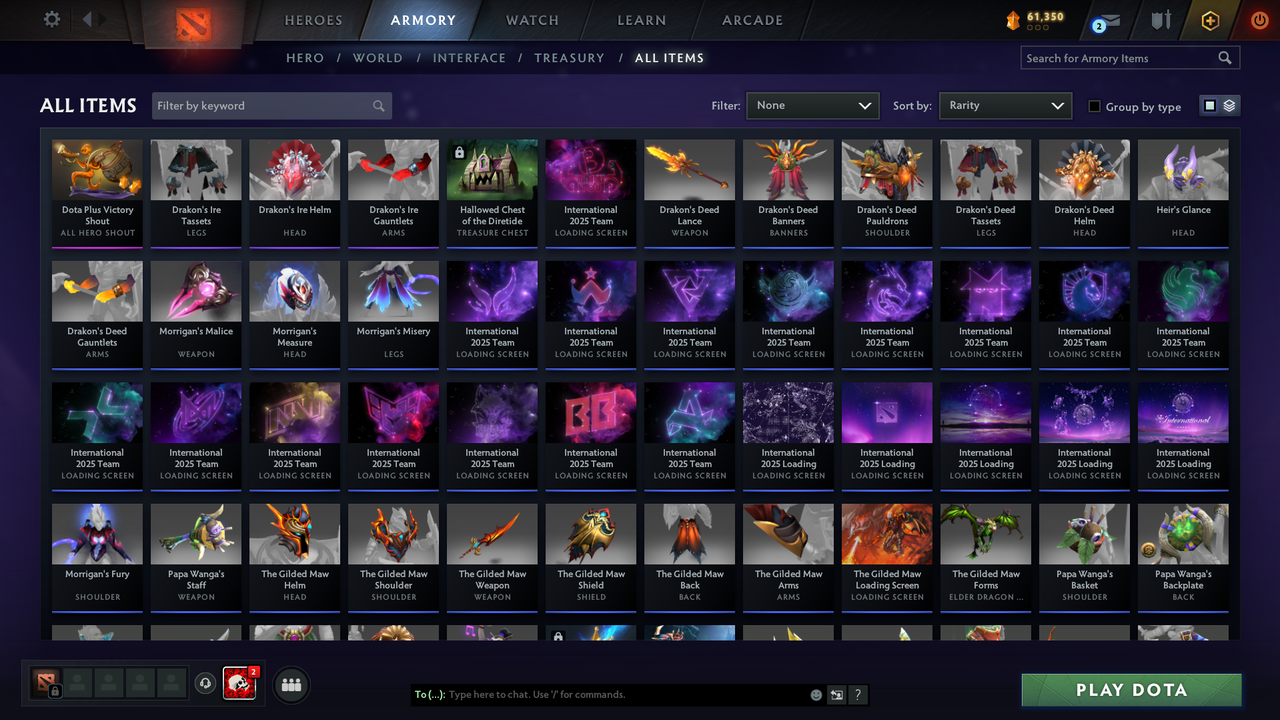Image resolution: width=1280 pixels, height=720 pixels.
Task: Open the Sort by Rarity dropdown
Action: pos(1005,105)
